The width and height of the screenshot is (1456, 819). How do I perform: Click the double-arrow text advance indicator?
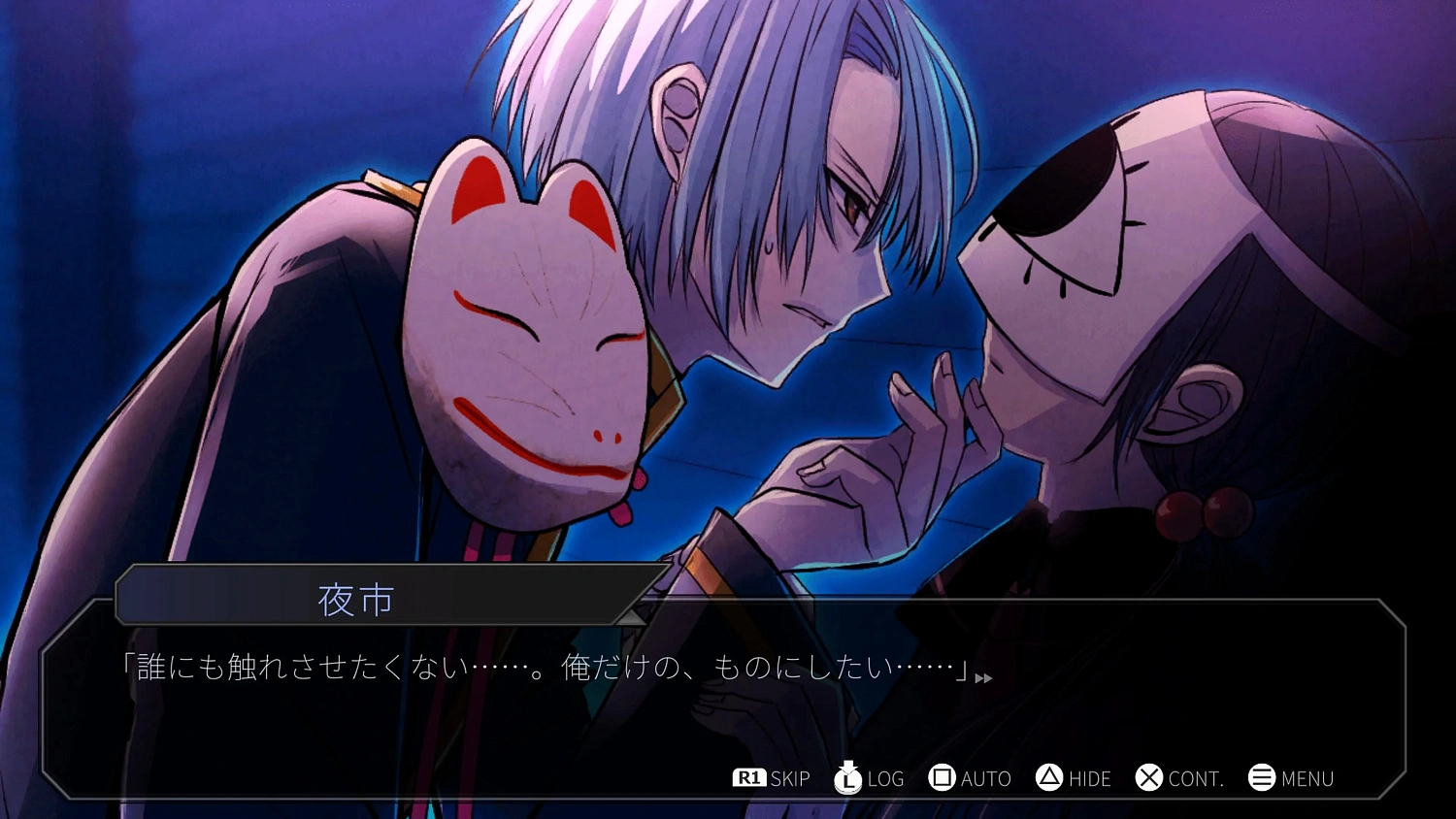983,678
